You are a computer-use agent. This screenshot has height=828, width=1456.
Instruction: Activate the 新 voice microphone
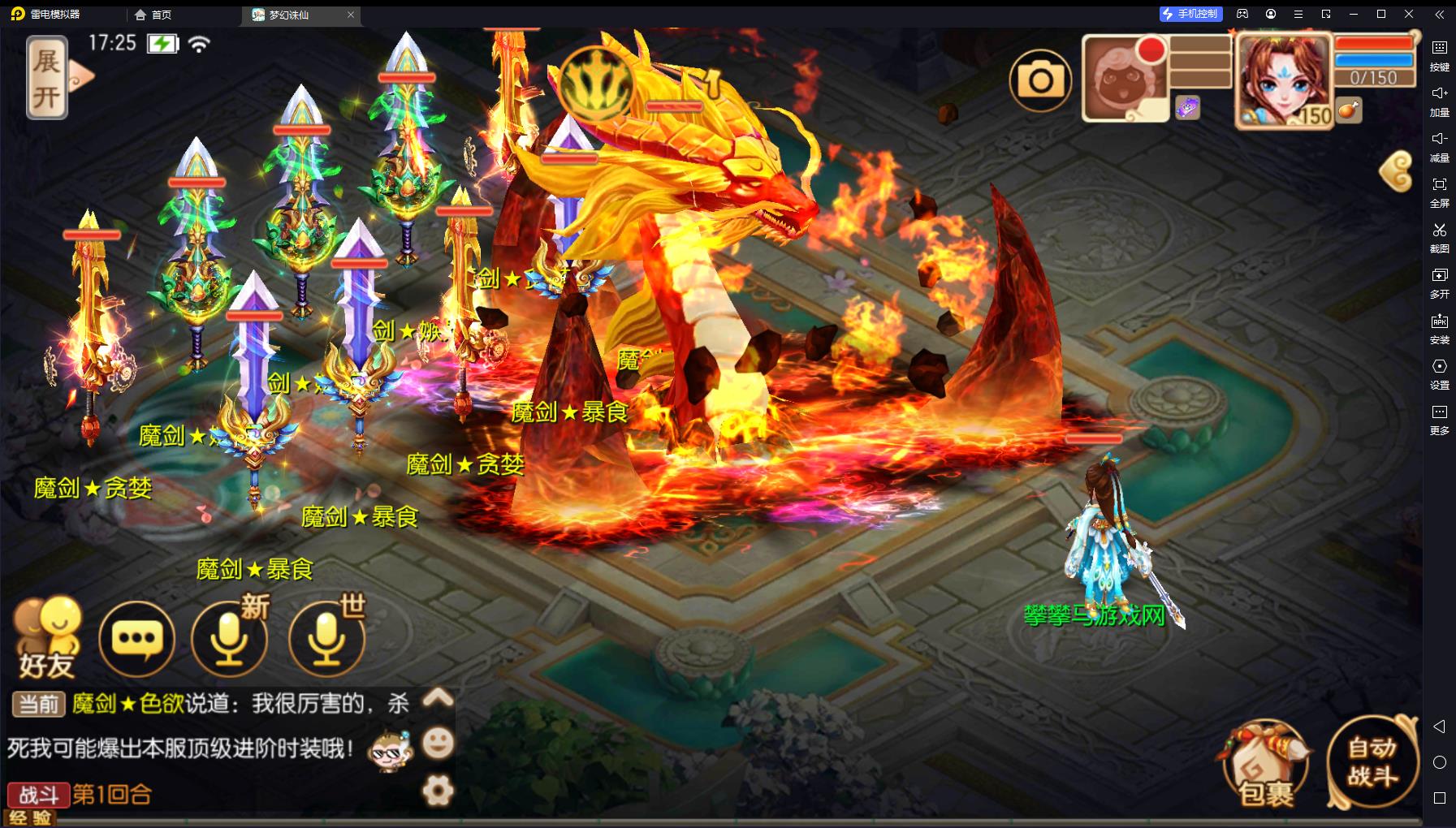229,640
